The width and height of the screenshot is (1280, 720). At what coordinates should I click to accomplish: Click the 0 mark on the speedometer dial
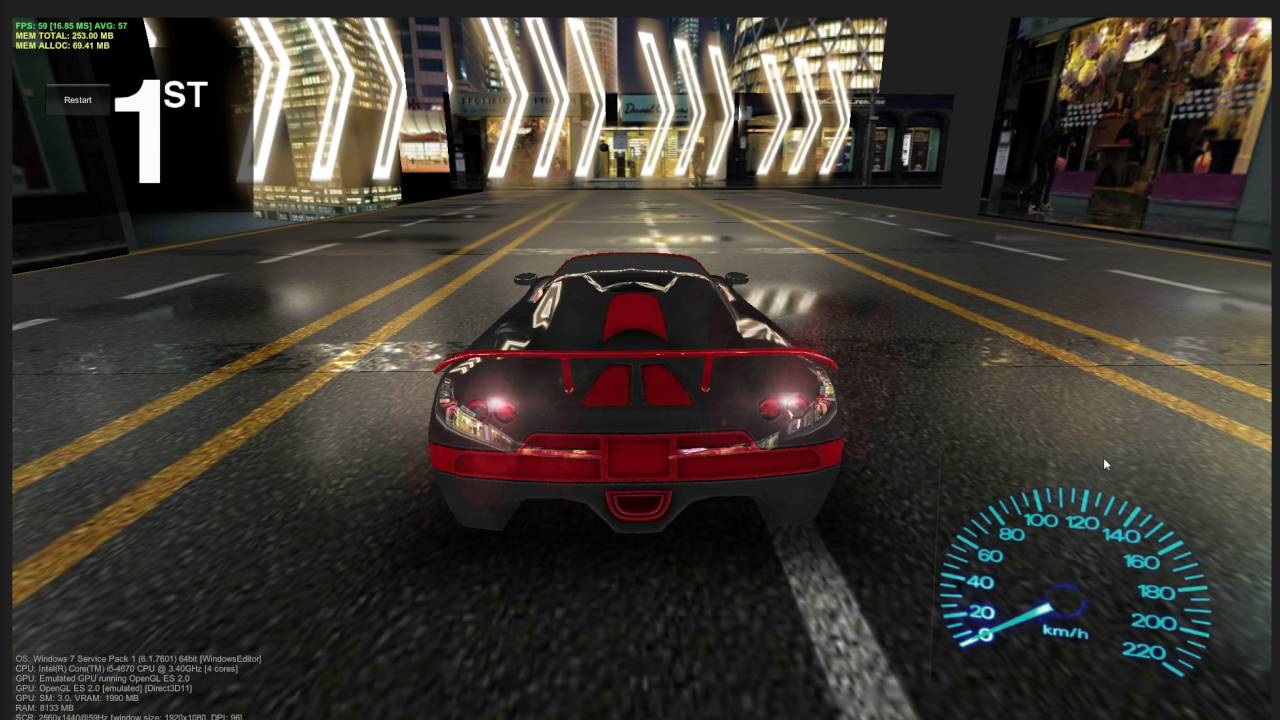point(985,632)
